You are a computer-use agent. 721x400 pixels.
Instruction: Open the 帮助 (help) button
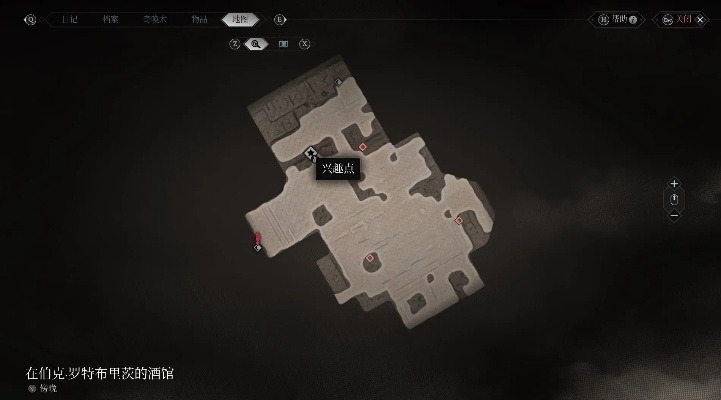pos(617,19)
